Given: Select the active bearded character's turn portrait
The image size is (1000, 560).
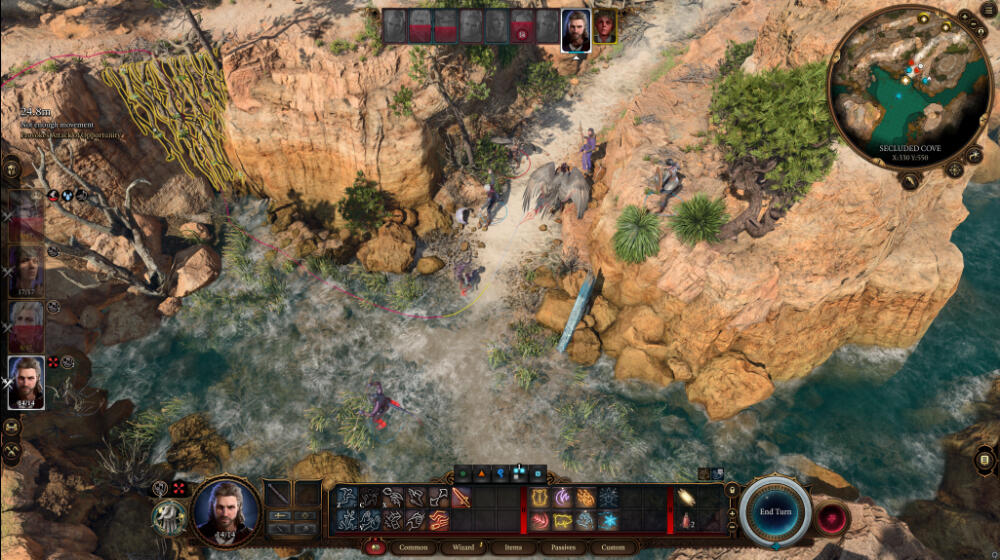Looking at the screenshot, I should 575,27.
